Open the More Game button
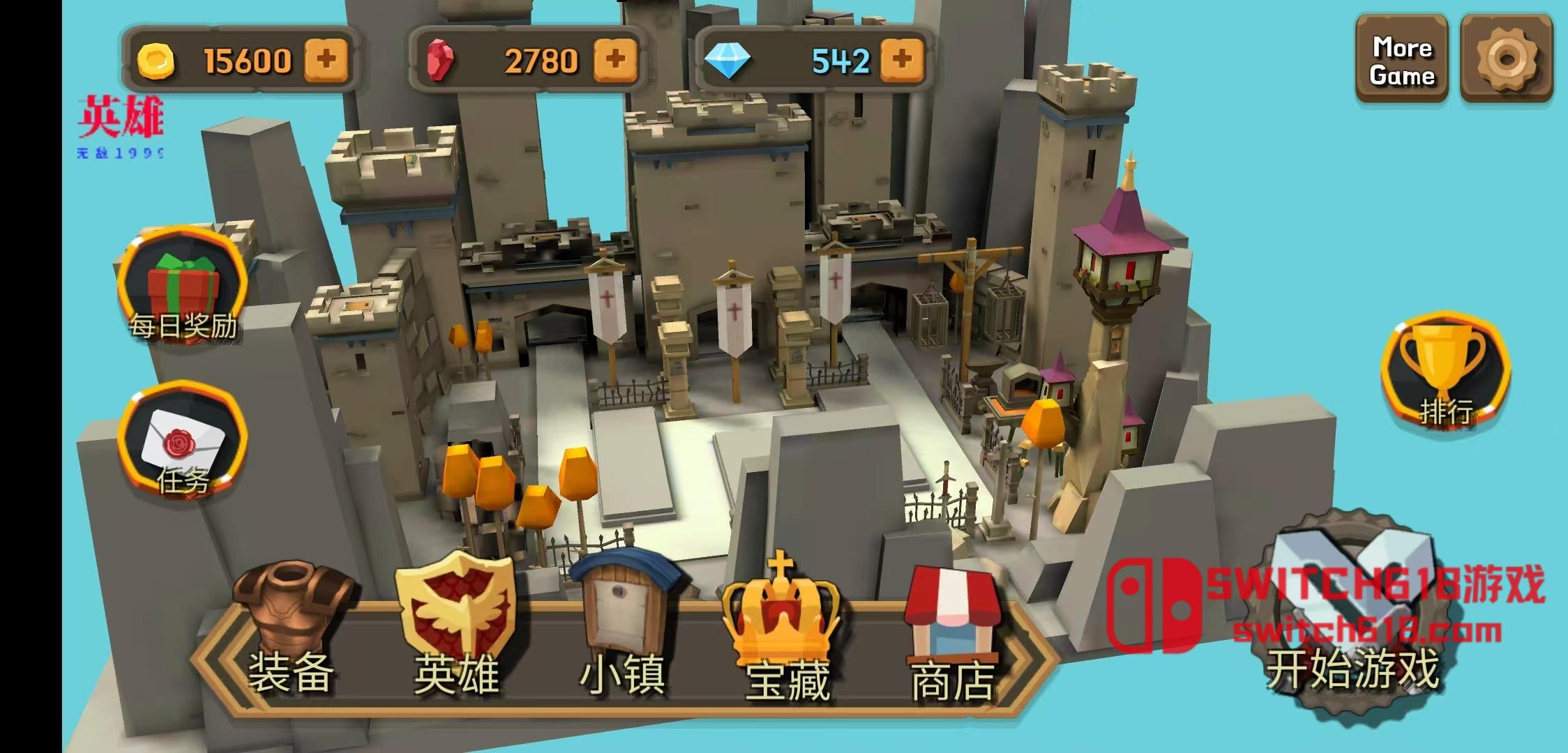This screenshot has height=753, width=1568. (x=1401, y=61)
